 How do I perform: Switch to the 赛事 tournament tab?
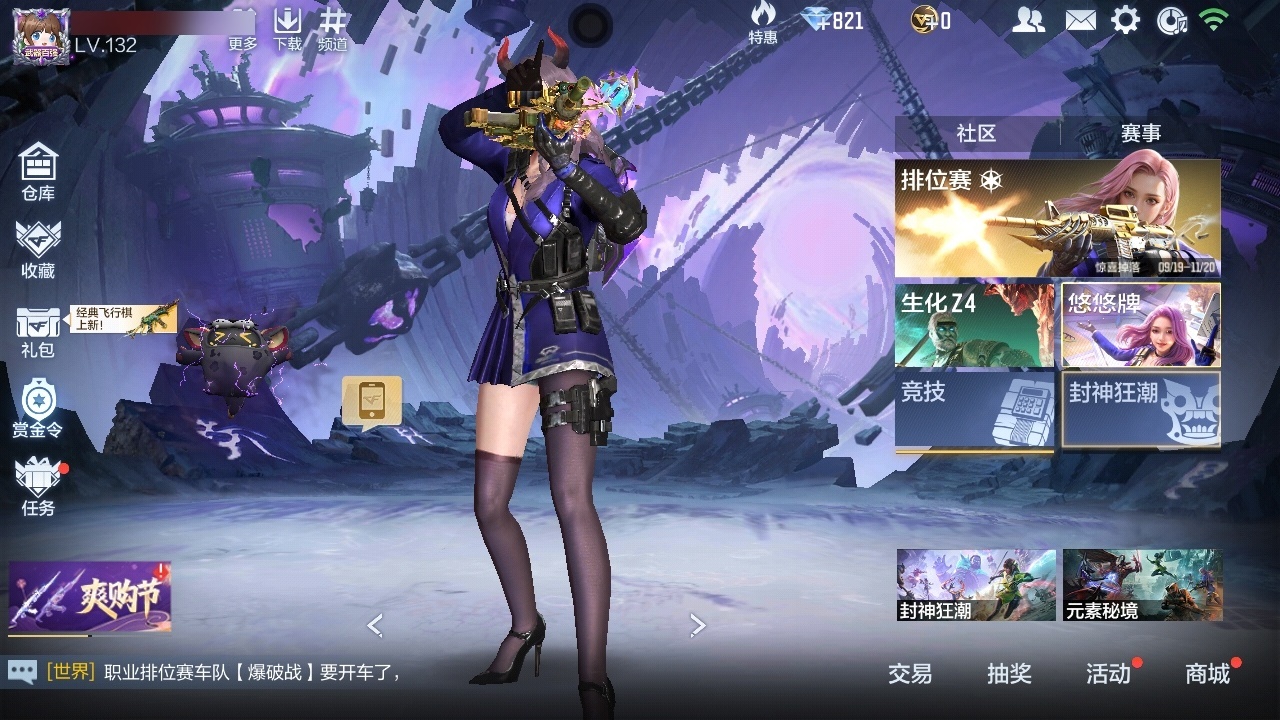(1141, 133)
